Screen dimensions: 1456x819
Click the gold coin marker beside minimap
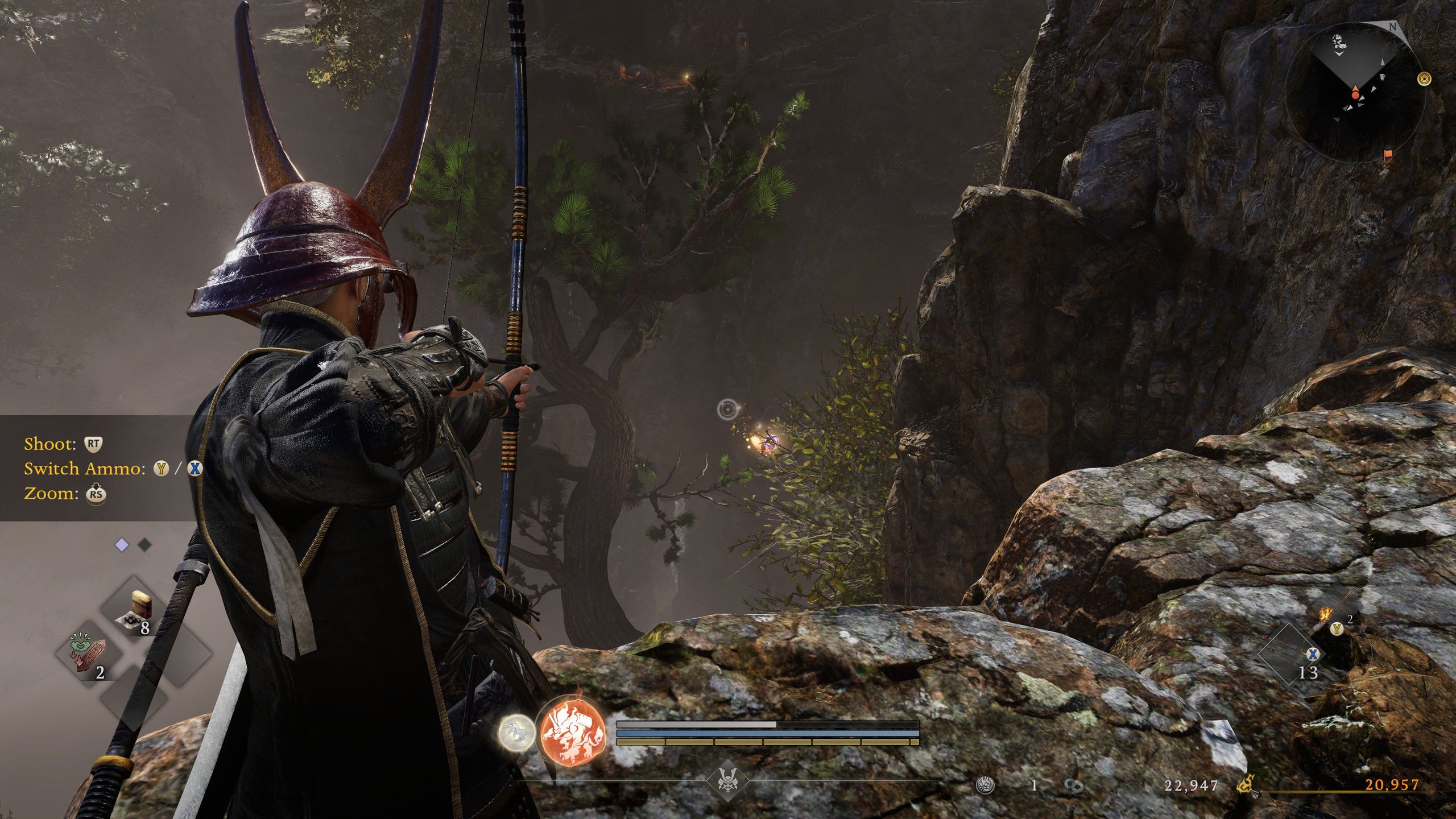[1425, 79]
